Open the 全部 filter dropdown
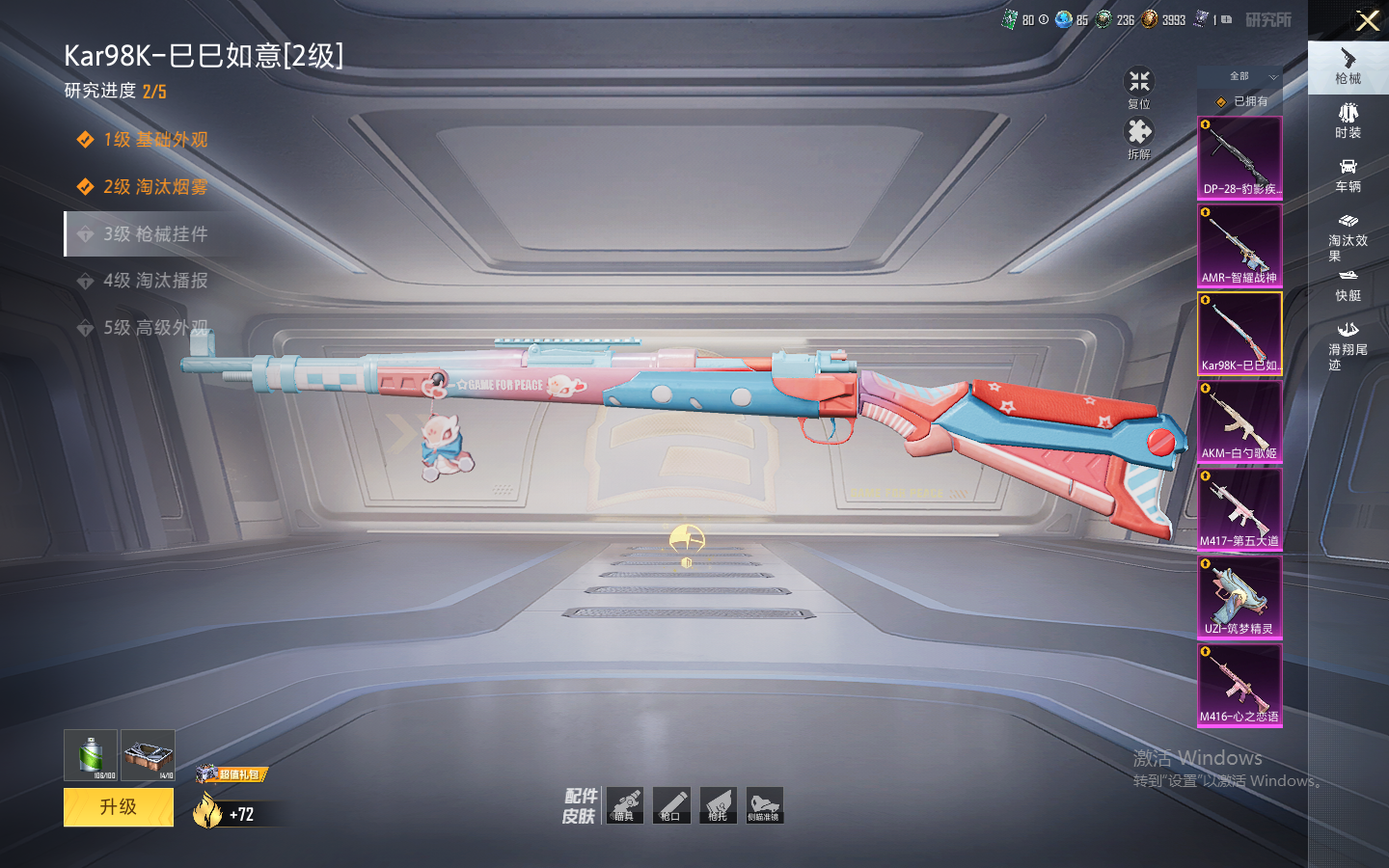Viewport: 1389px width, 868px height. coord(1250,76)
